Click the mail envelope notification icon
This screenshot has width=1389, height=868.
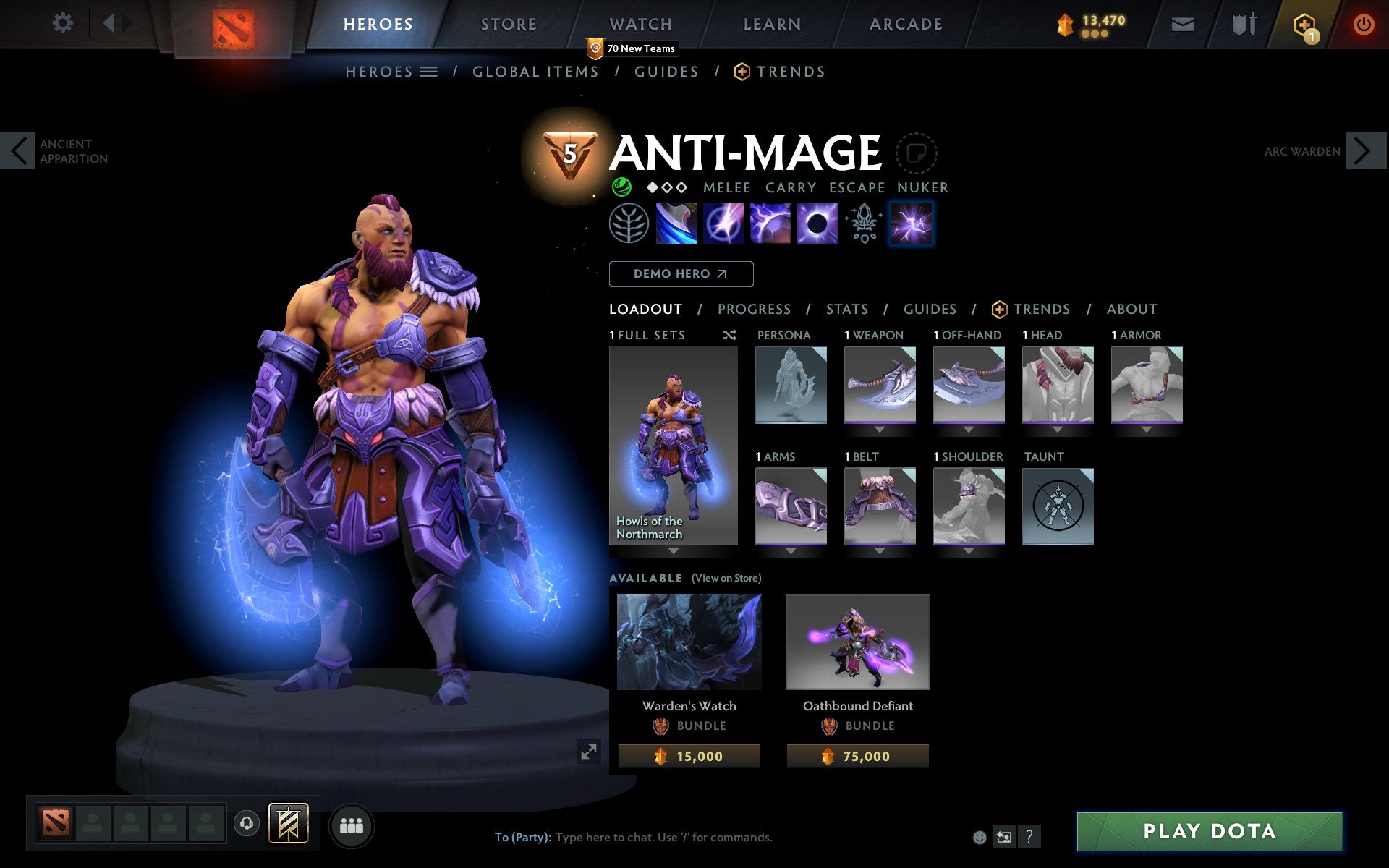[x=1182, y=23]
